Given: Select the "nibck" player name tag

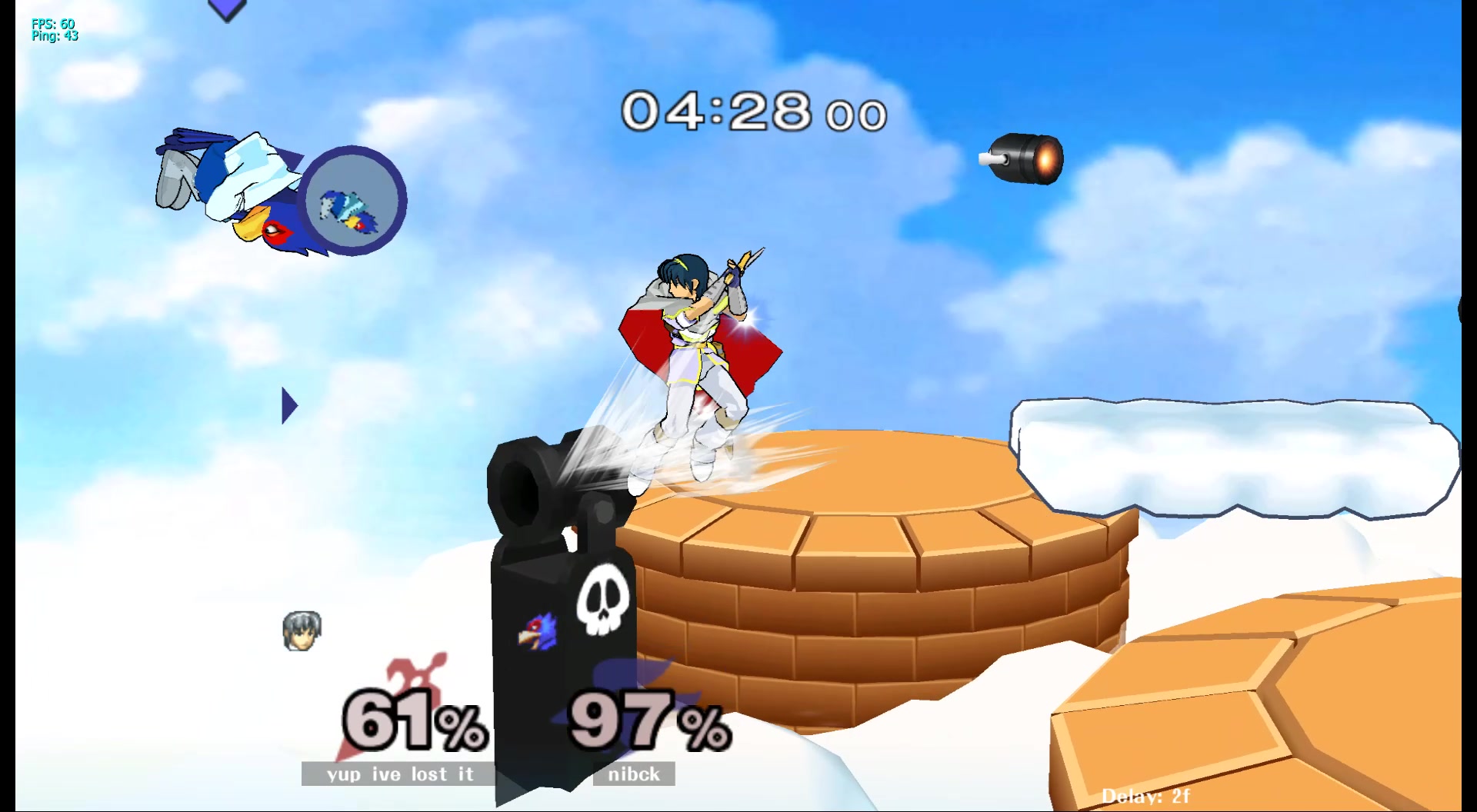Looking at the screenshot, I should pyautogui.click(x=634, y=774).
